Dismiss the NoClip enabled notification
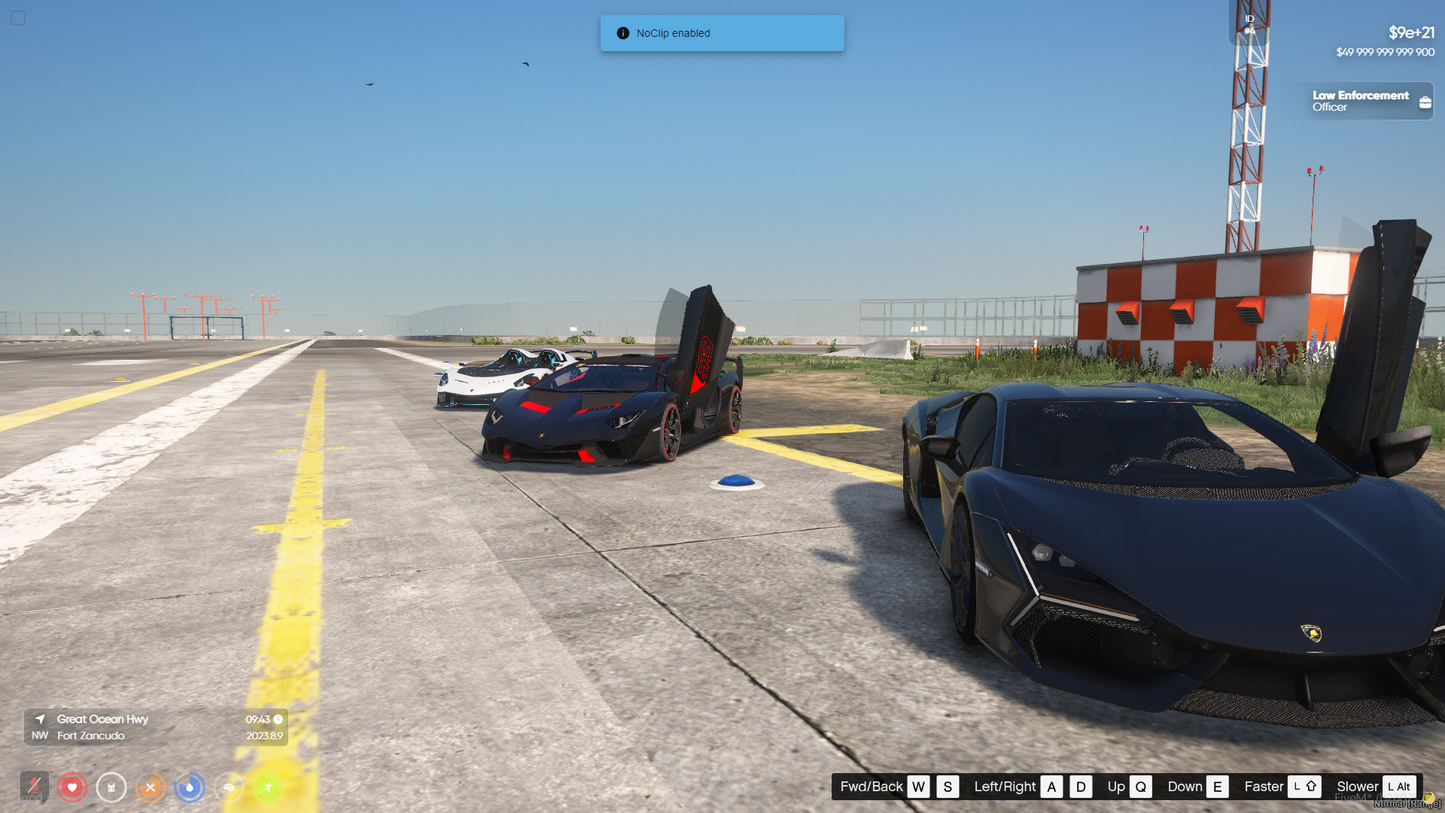The image size is (1445, 813). (x=721, y=33)
